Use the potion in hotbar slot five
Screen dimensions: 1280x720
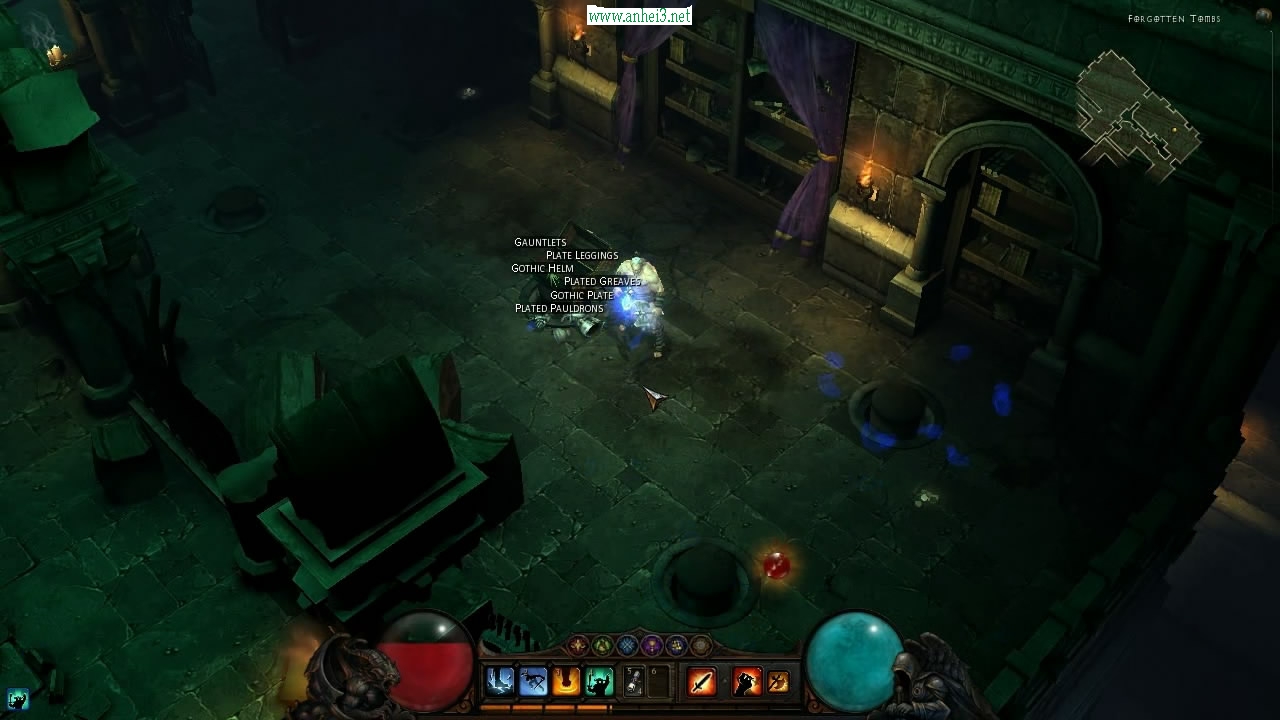point(634,682)
